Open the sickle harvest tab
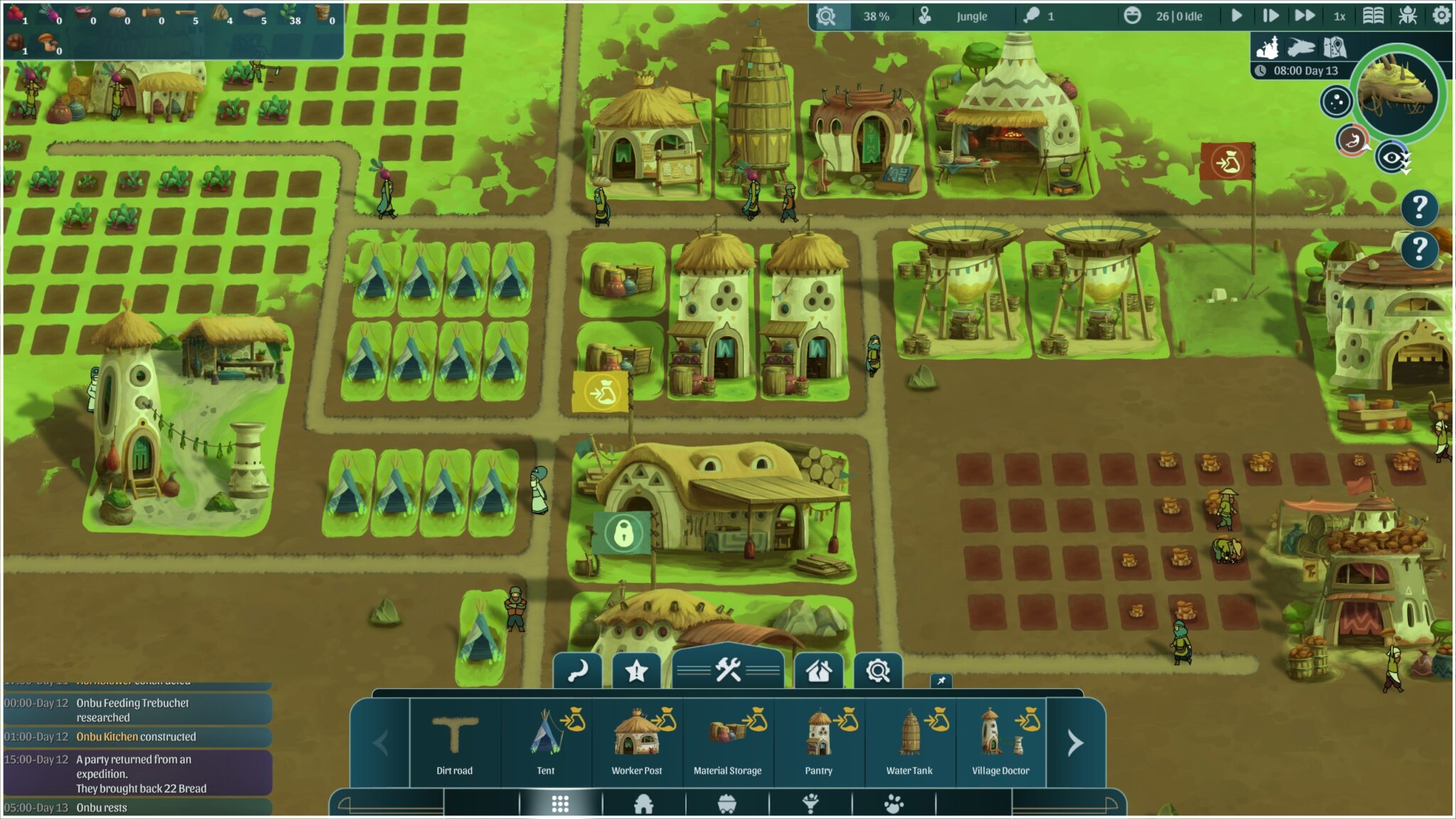1456x819 pixels. 577,670
